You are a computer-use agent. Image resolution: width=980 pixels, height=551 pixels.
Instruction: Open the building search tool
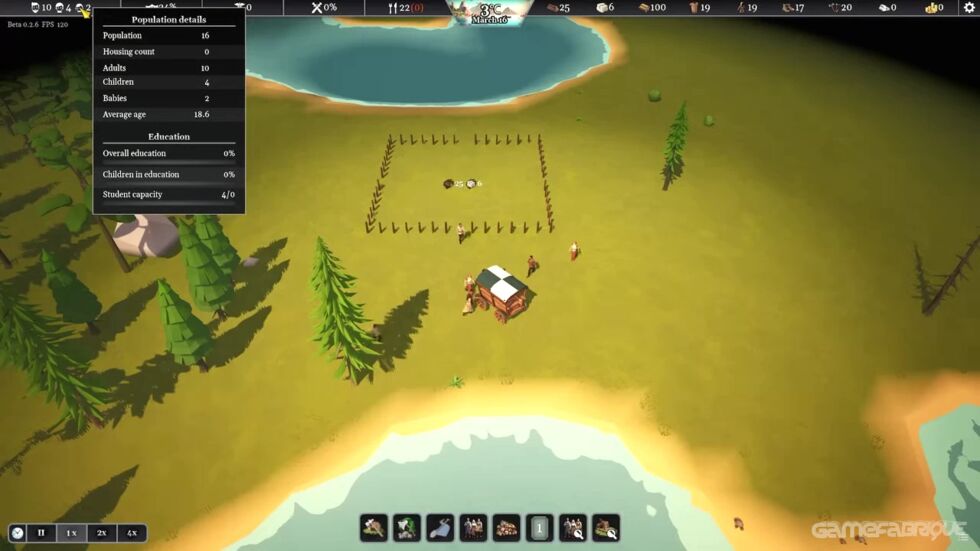click(x=606, y=528)
